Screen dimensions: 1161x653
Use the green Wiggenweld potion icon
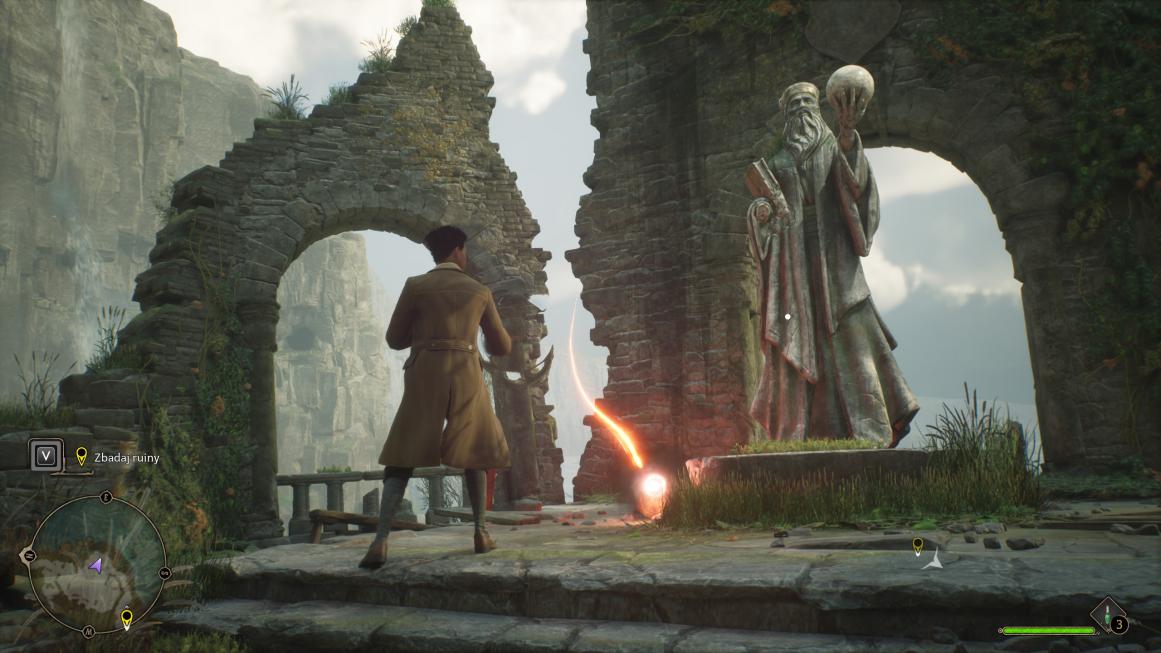[1108, 612]
